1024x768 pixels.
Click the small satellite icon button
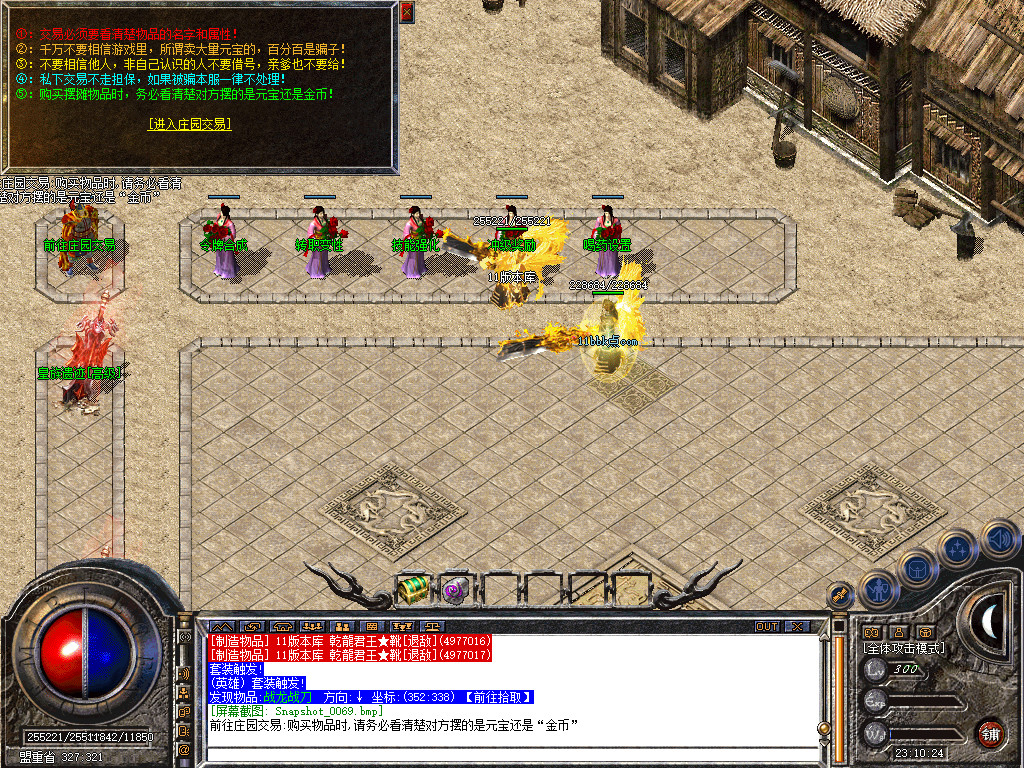(841, 595)
